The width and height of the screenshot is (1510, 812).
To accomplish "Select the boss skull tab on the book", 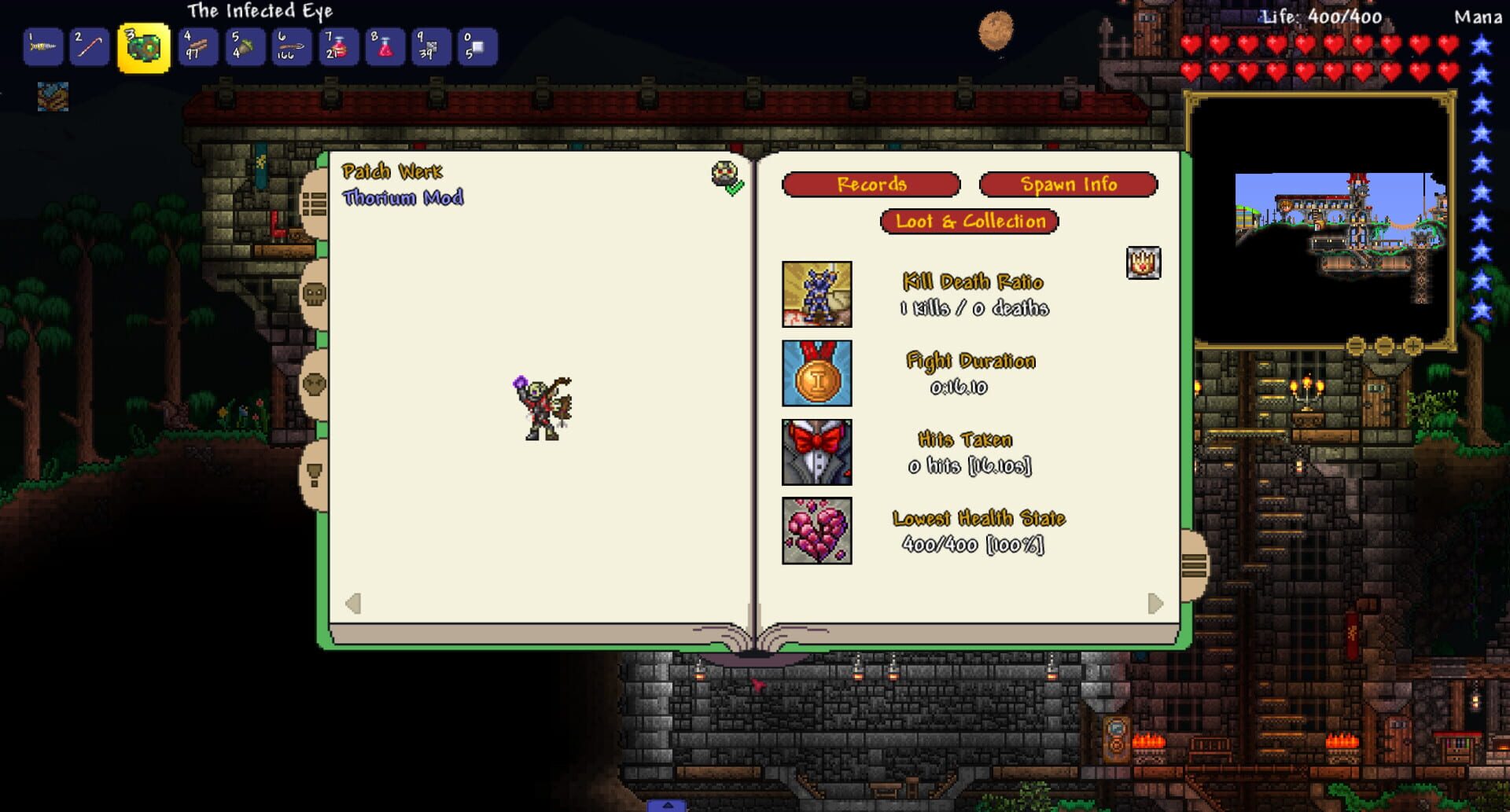I will click(313, 292).
